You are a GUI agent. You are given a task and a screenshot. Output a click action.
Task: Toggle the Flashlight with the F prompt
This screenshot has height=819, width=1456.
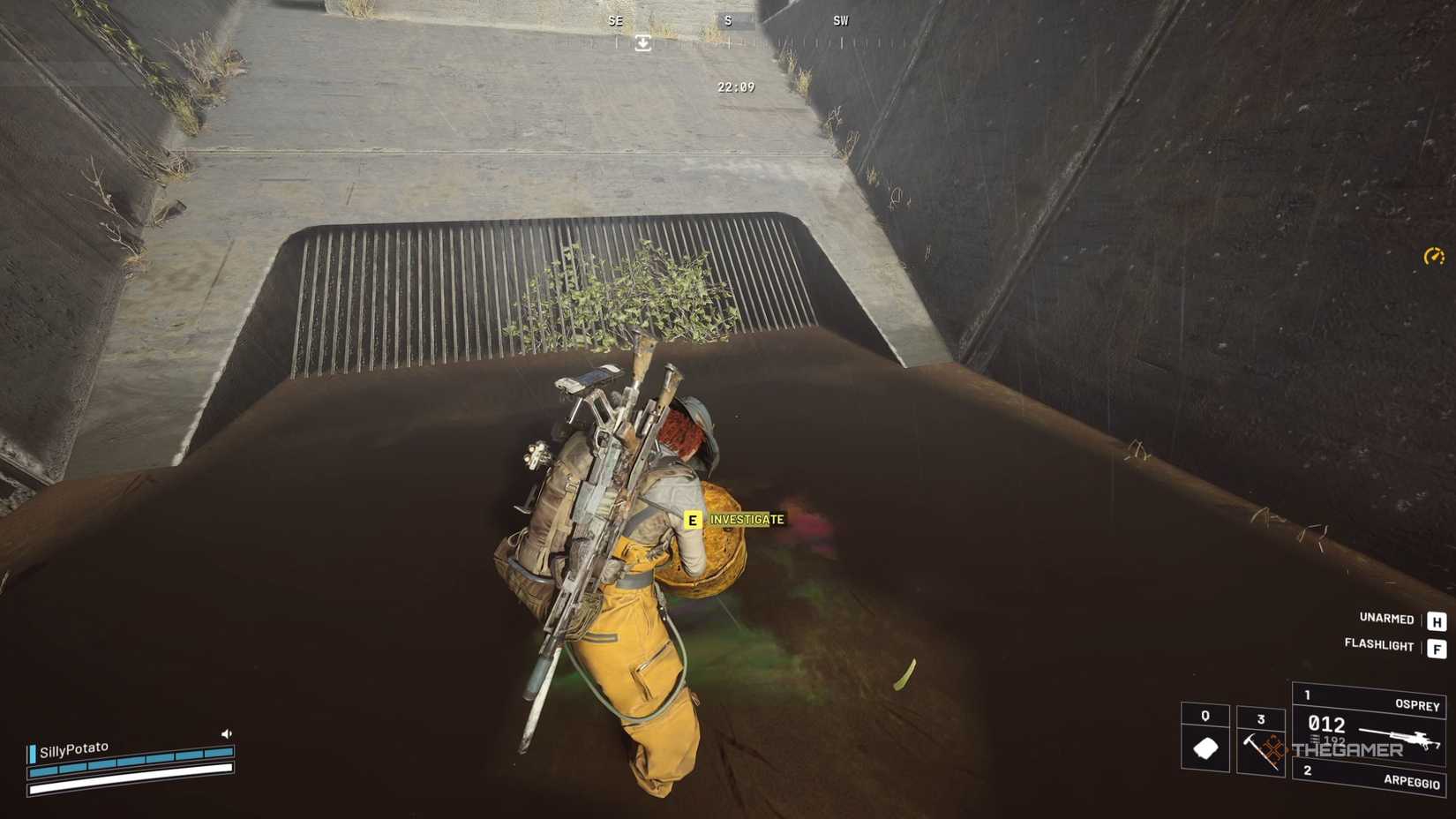tap(1436, 645)
